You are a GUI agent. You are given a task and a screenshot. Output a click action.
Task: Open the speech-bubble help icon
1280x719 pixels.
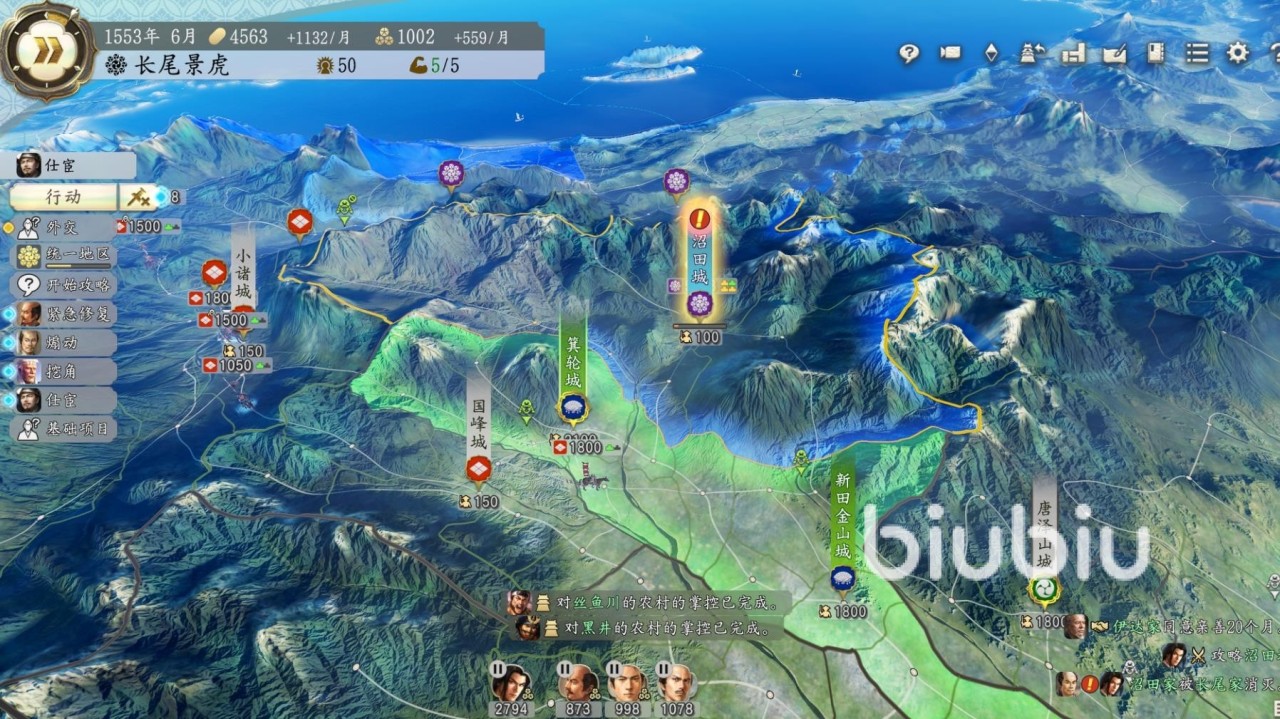point(908,54)
